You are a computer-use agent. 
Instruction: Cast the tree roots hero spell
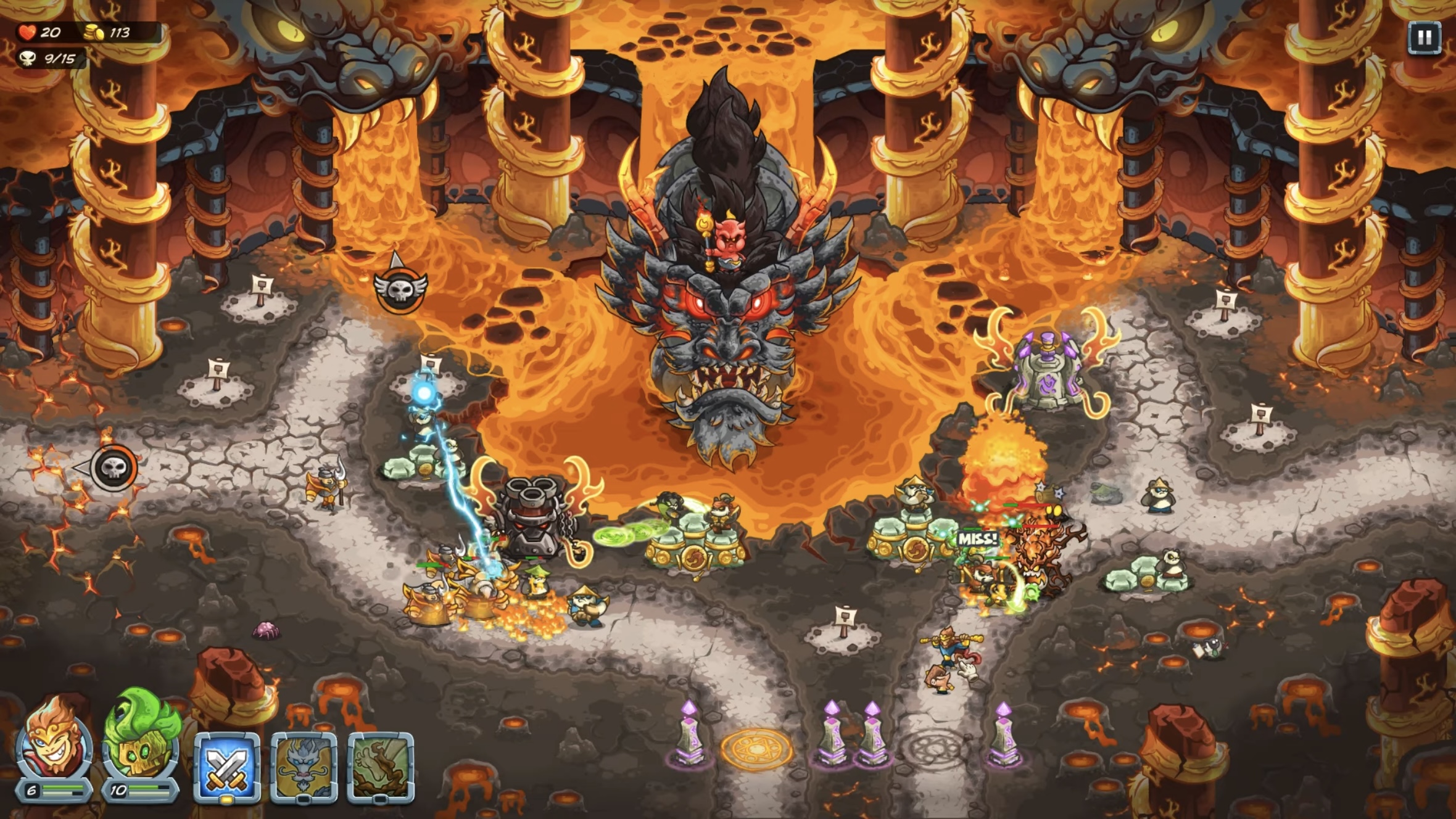coord(381,767)
